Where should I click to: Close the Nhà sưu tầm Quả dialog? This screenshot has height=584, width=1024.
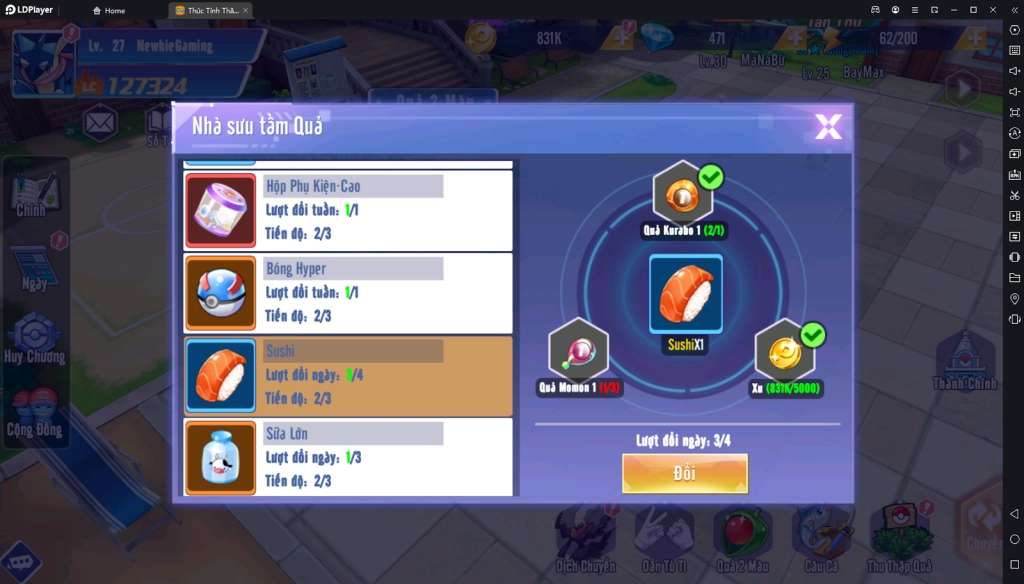[x=828, y=126]
